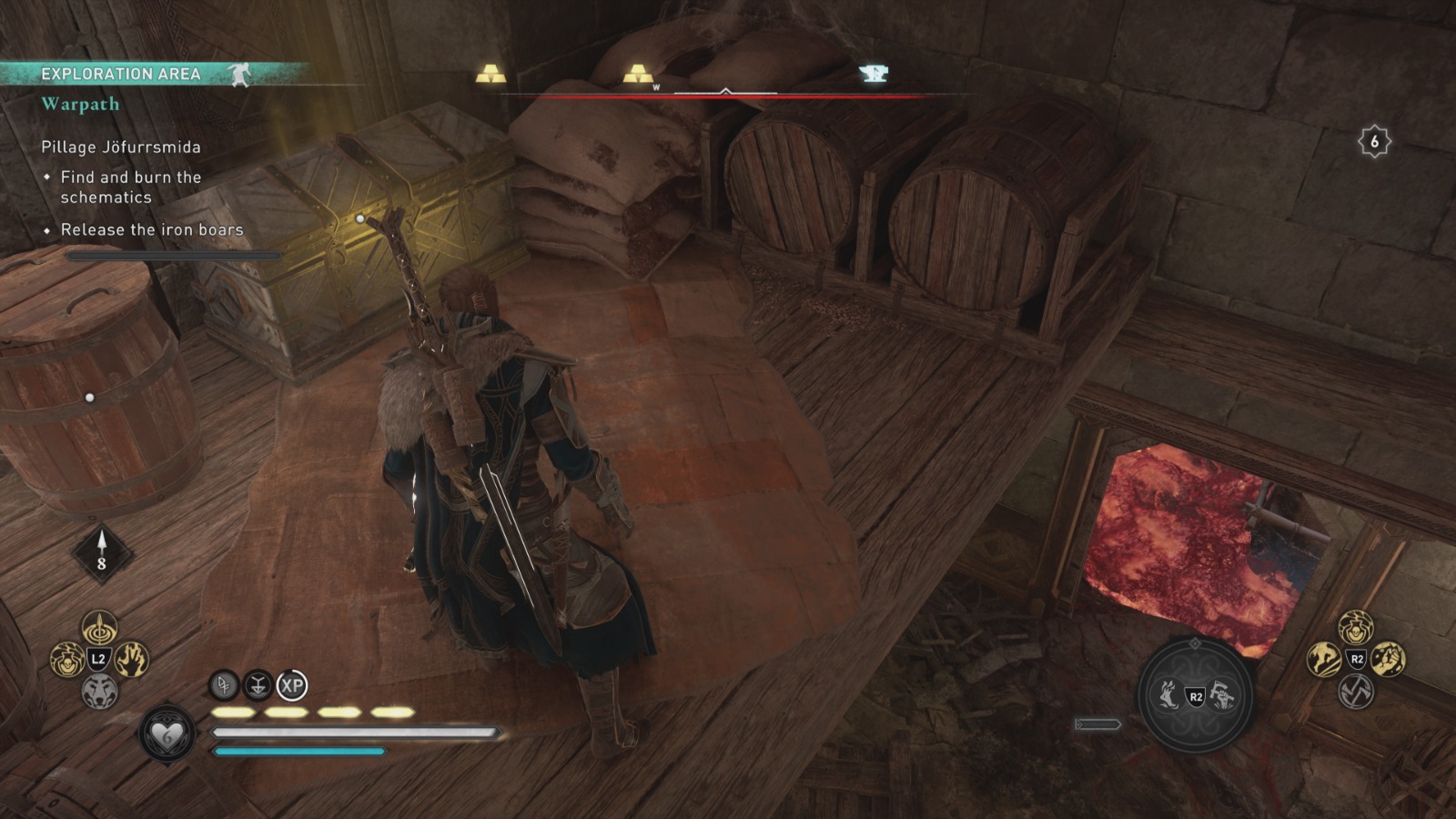Click the W direction marker on the compass
The height and width of the screenshot is (819, 1456).
[653, 86]
